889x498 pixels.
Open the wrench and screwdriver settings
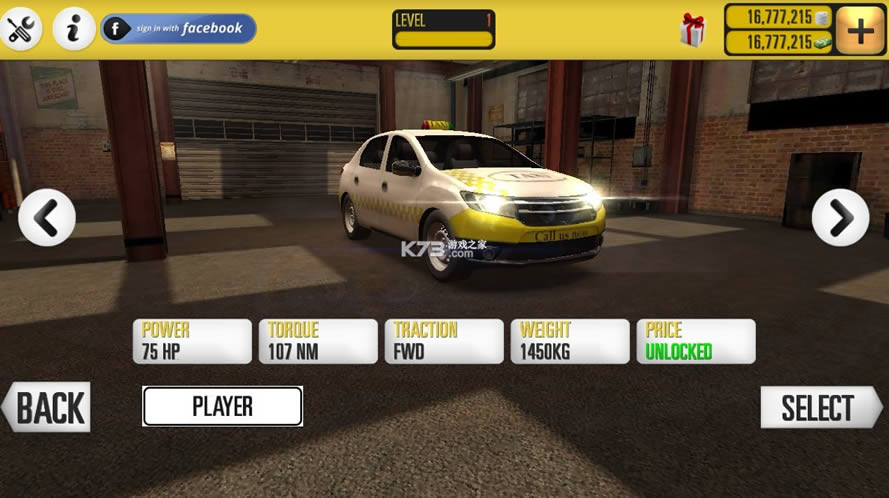(x=21, y=29)
